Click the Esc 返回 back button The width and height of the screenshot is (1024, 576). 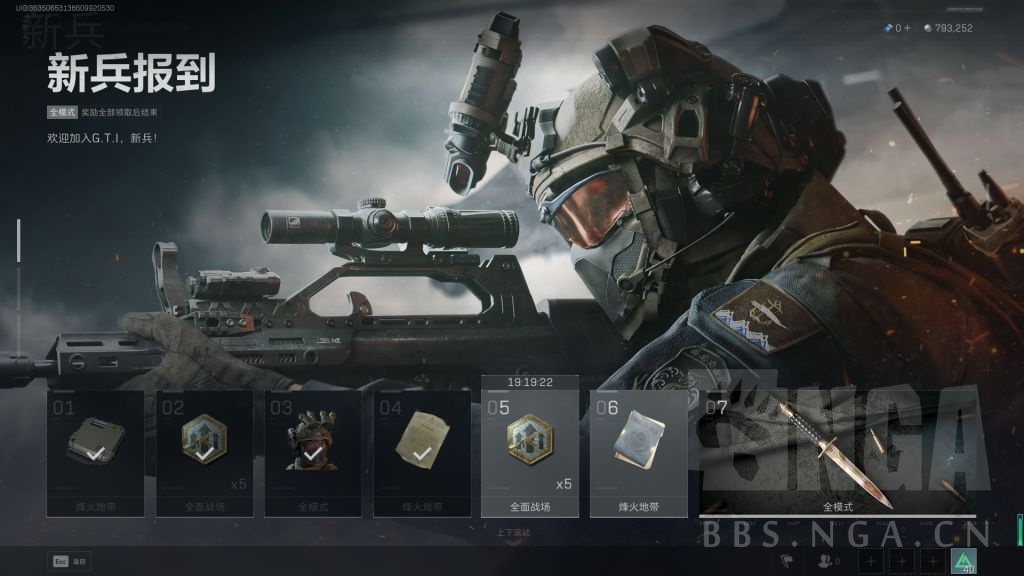tap(69, 561)
